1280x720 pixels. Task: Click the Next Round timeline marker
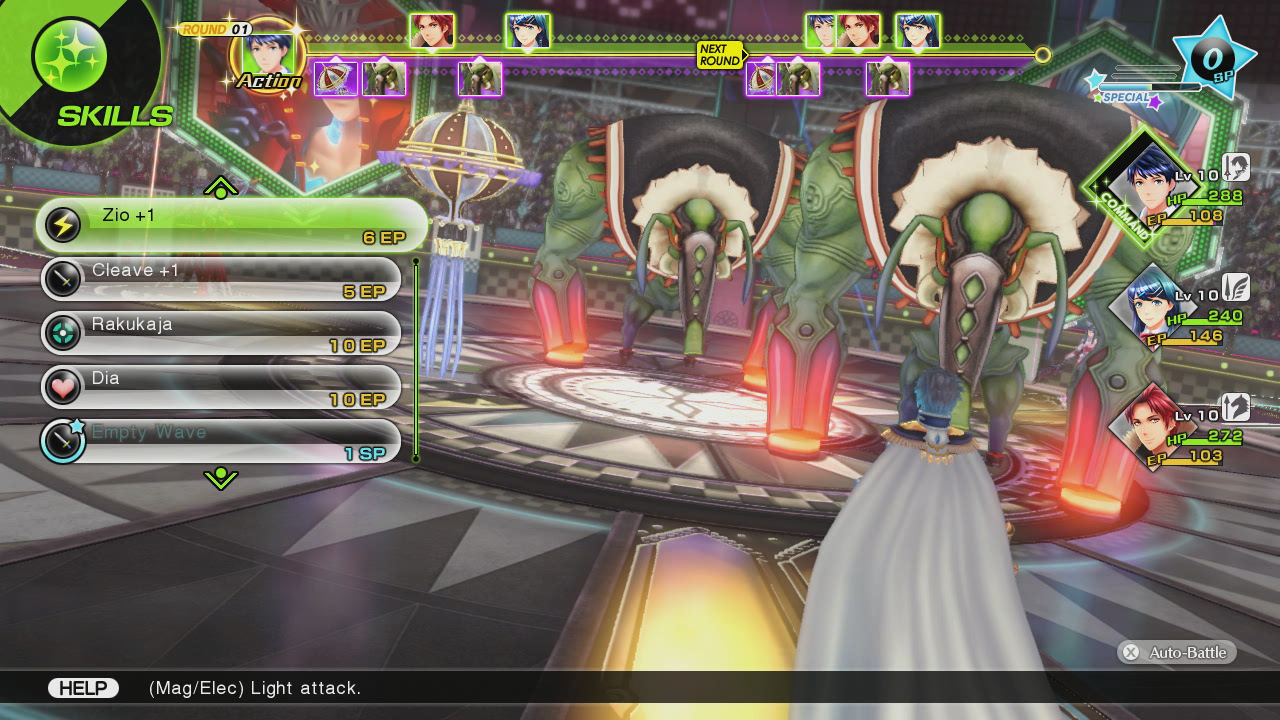click(x=720, y=55)
